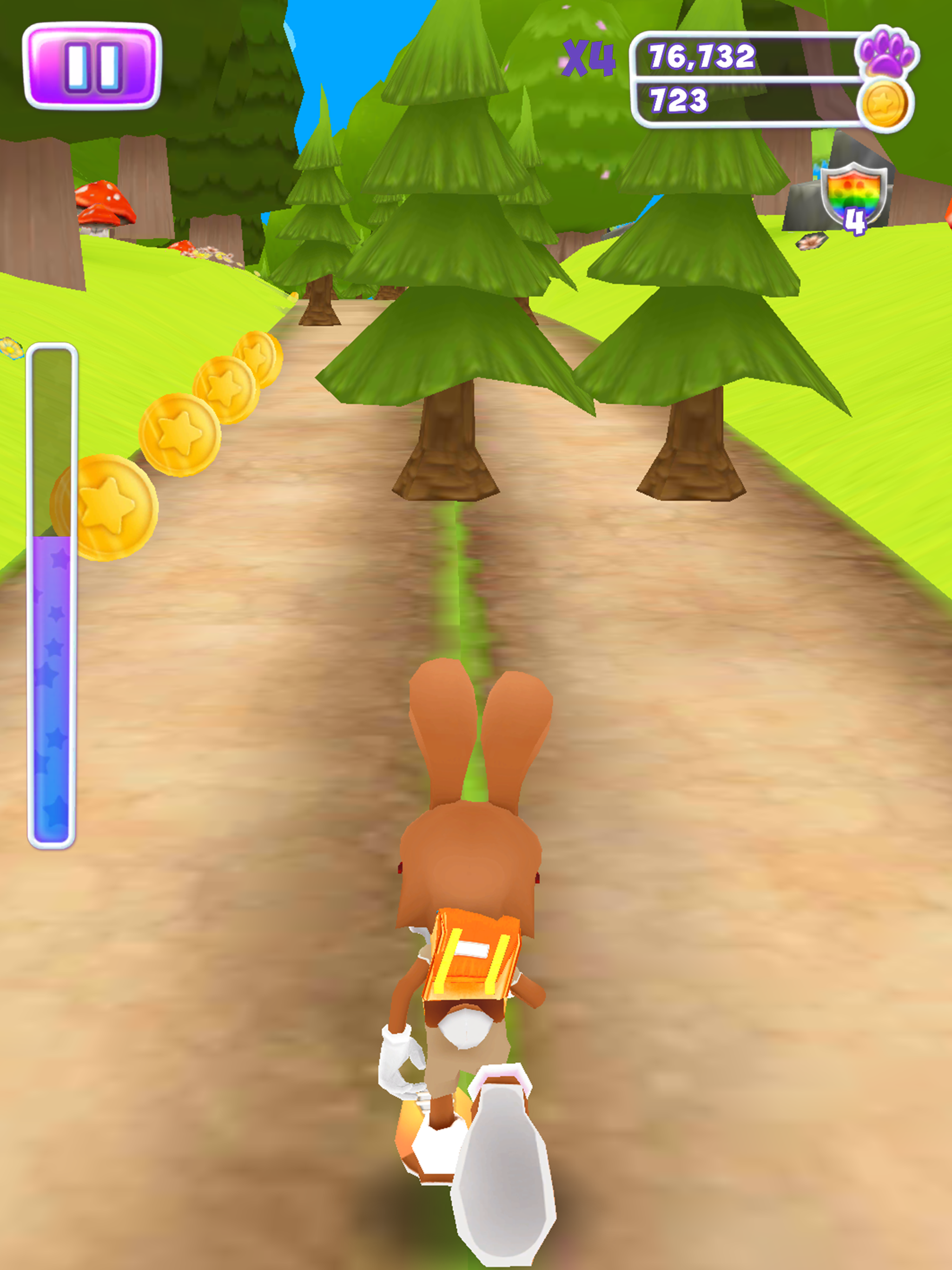Viewport: 952px width, 1270px height.
Task: Tap the bunny's orange backpack
Action: pyautogui.click(x=472, y=959)
